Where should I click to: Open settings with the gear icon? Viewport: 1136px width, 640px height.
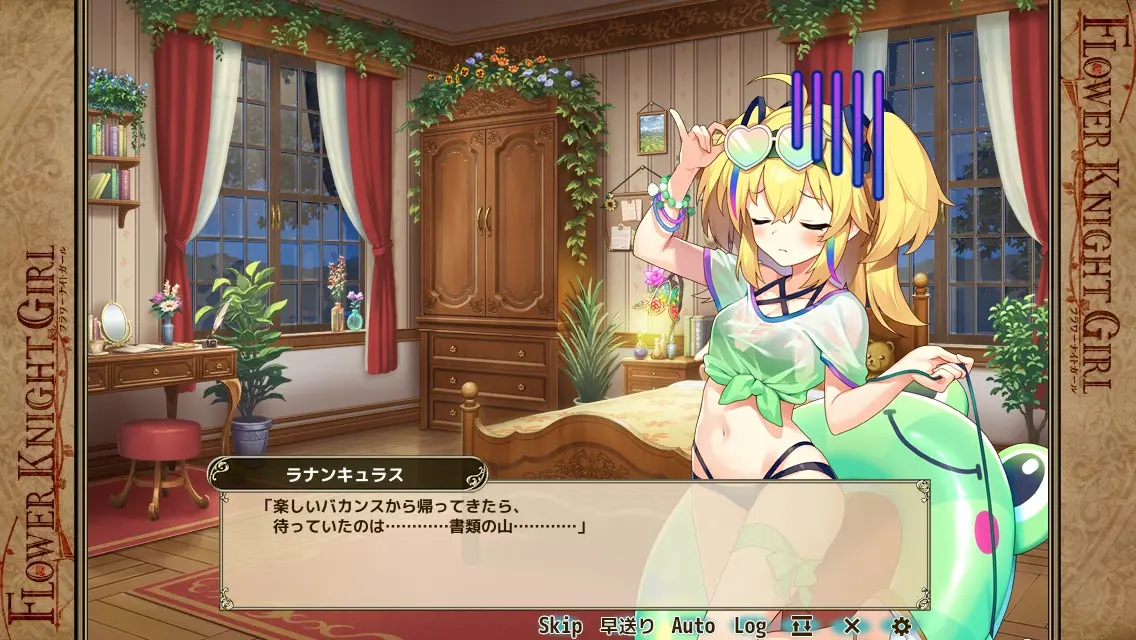point(901,626)
